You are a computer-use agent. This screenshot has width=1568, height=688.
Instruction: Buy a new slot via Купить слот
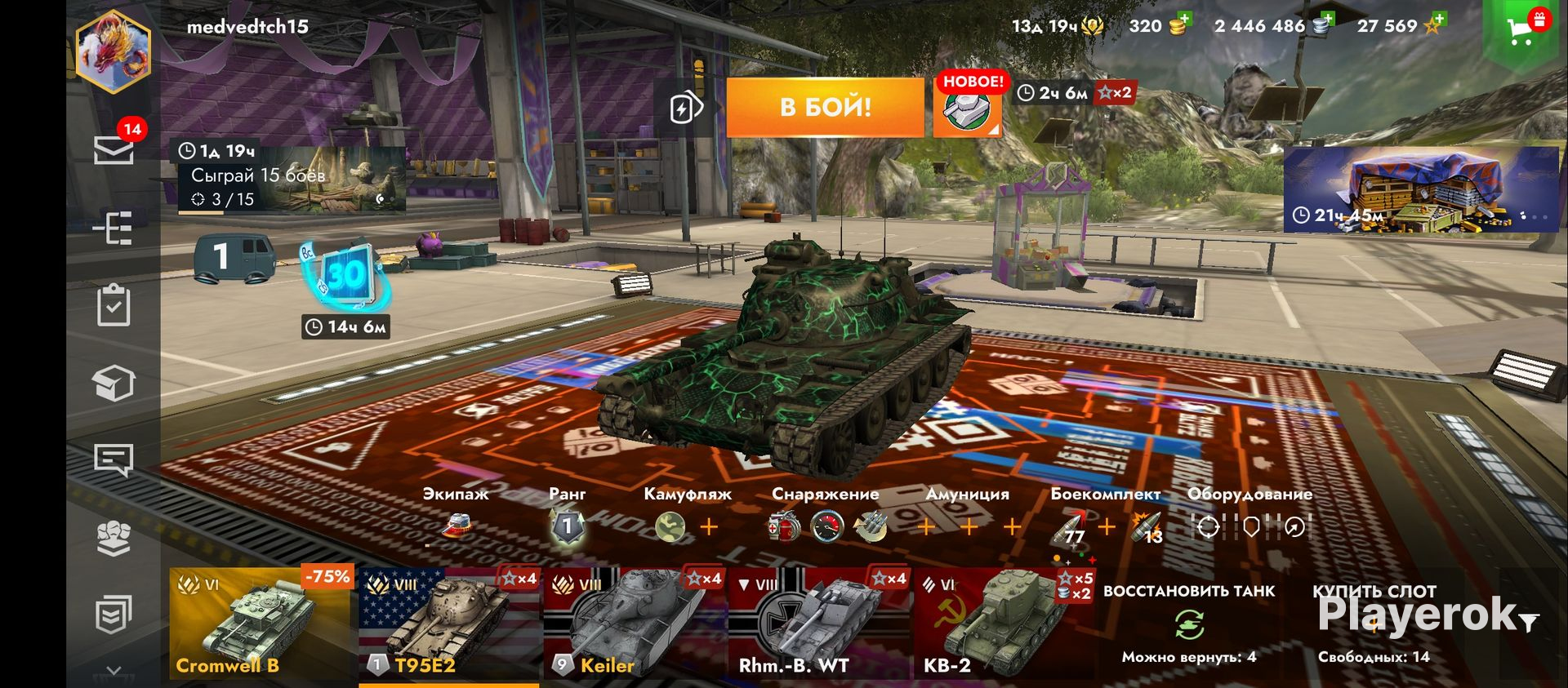[x=1374, y=625]
